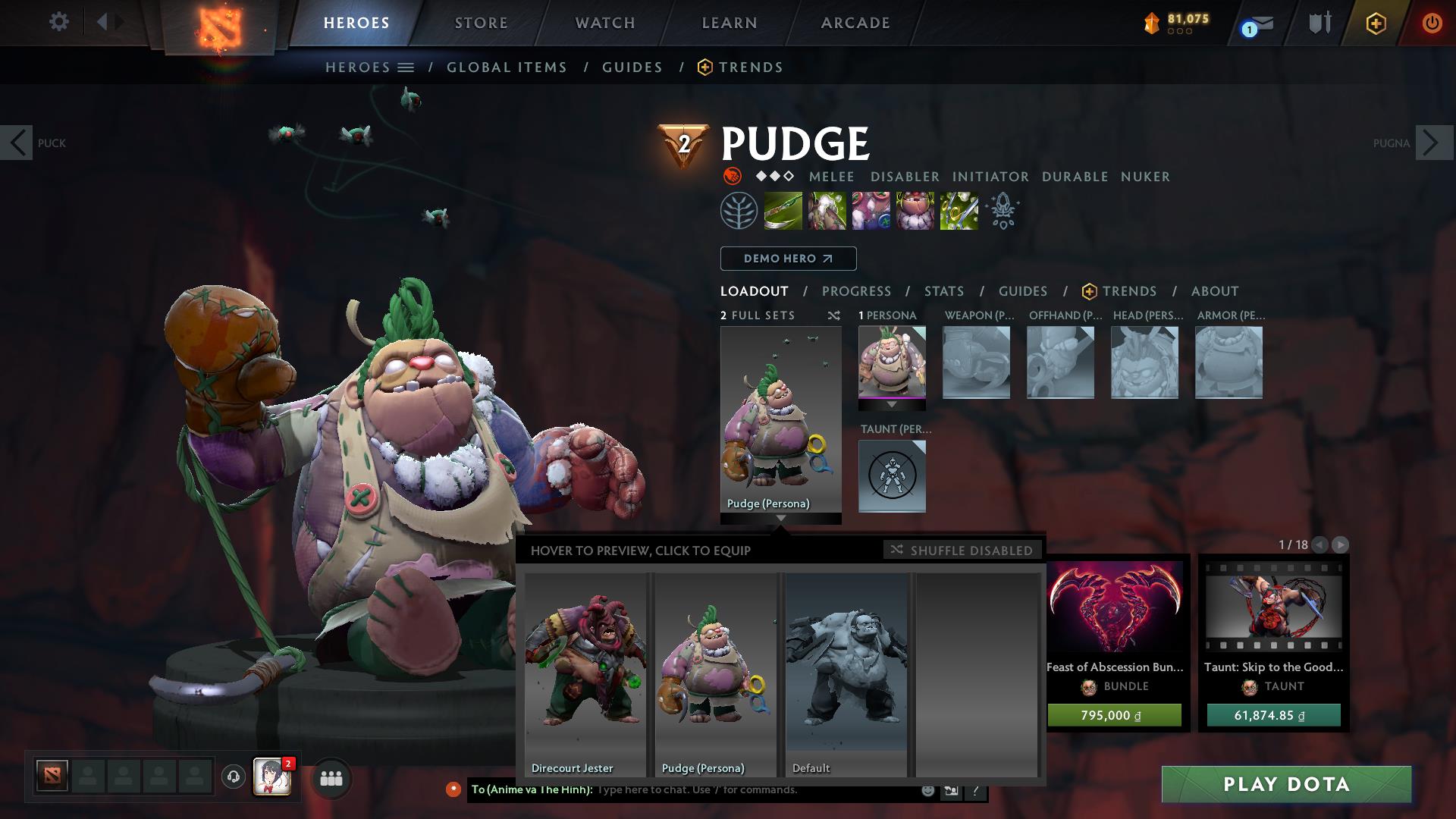Click the power/logout icon top right
The height and width of the screenshot is (819, 1456).
coord(1432,23)
